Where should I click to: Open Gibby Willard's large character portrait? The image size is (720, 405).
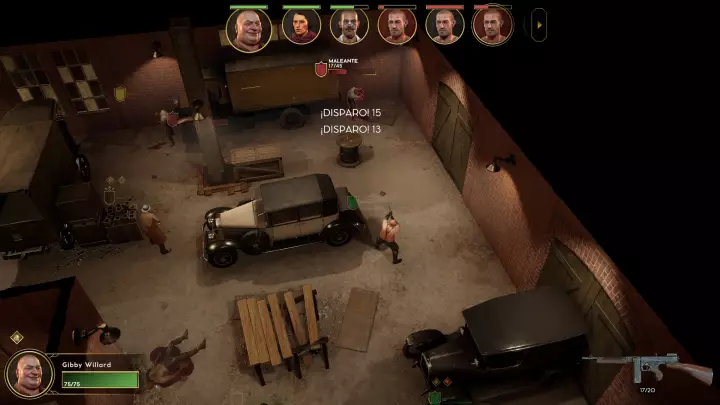point(29,373)
